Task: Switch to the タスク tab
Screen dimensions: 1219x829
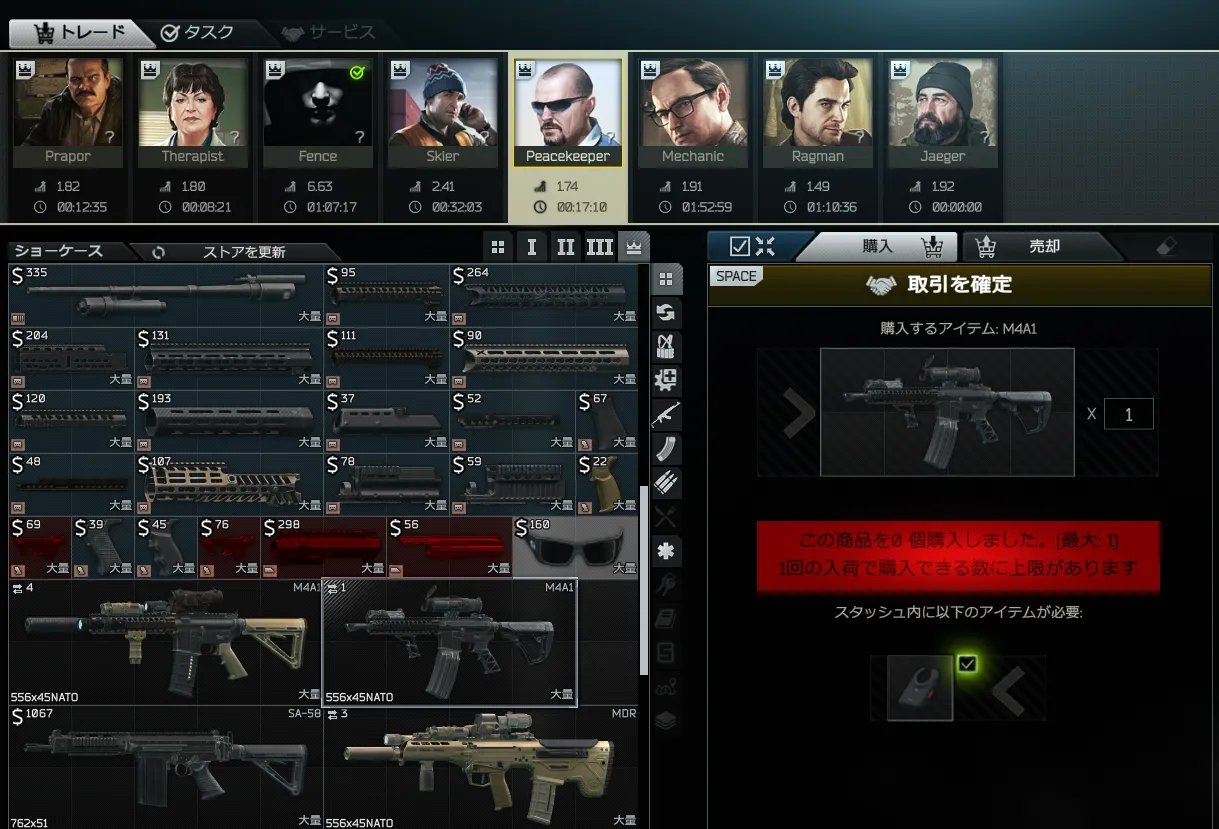Action: 197,32
